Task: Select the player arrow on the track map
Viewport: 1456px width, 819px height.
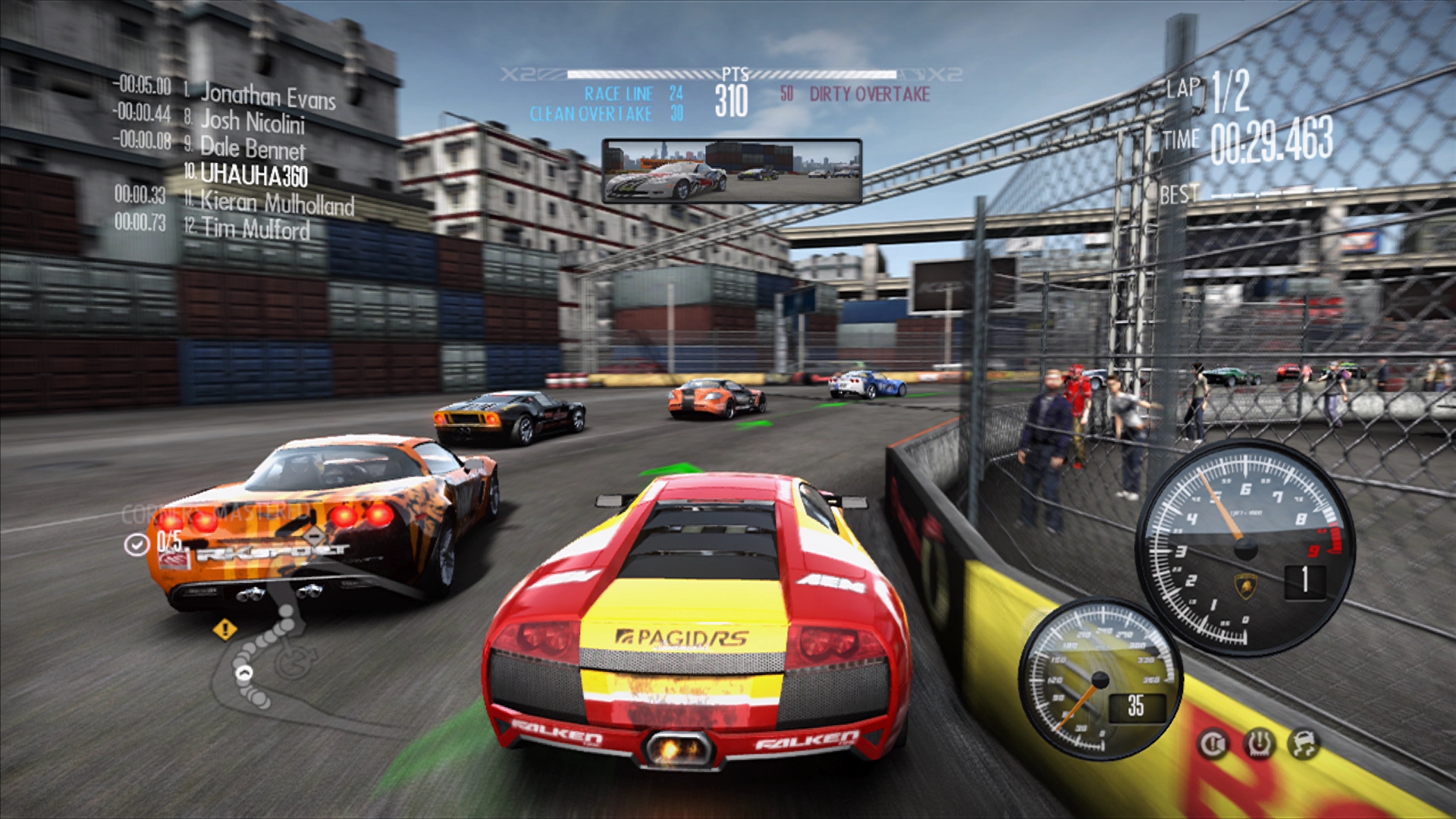Action: (244, 673)
